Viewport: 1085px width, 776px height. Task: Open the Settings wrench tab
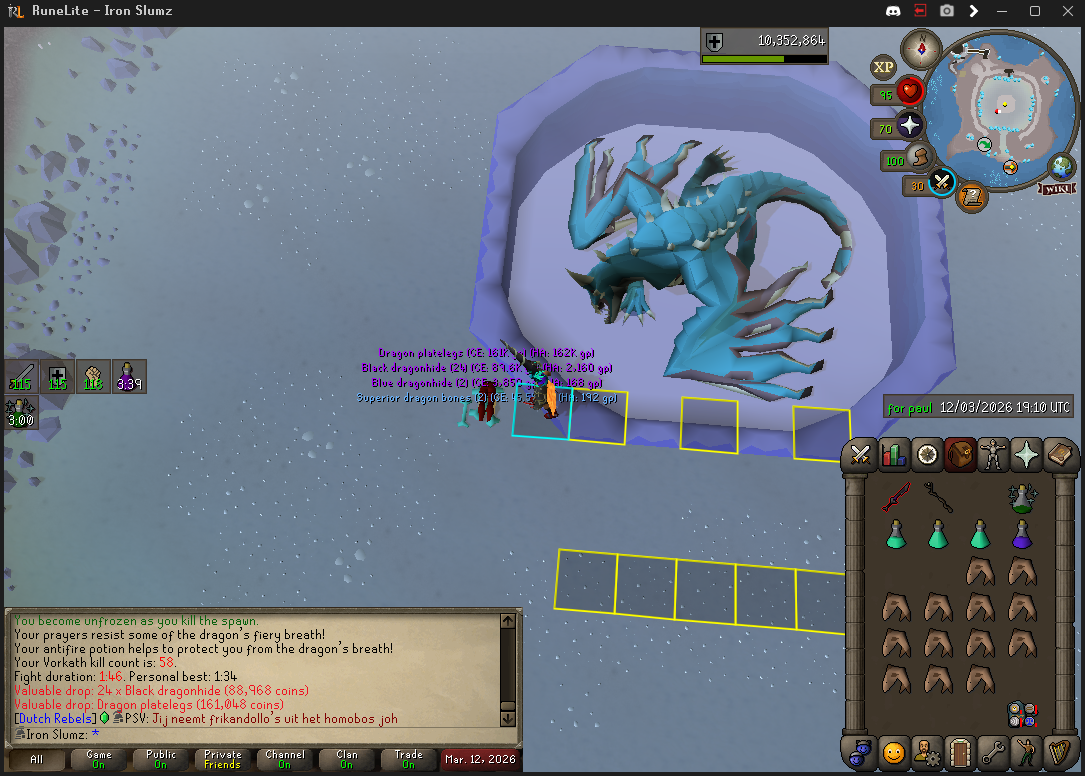pos(995,751)
